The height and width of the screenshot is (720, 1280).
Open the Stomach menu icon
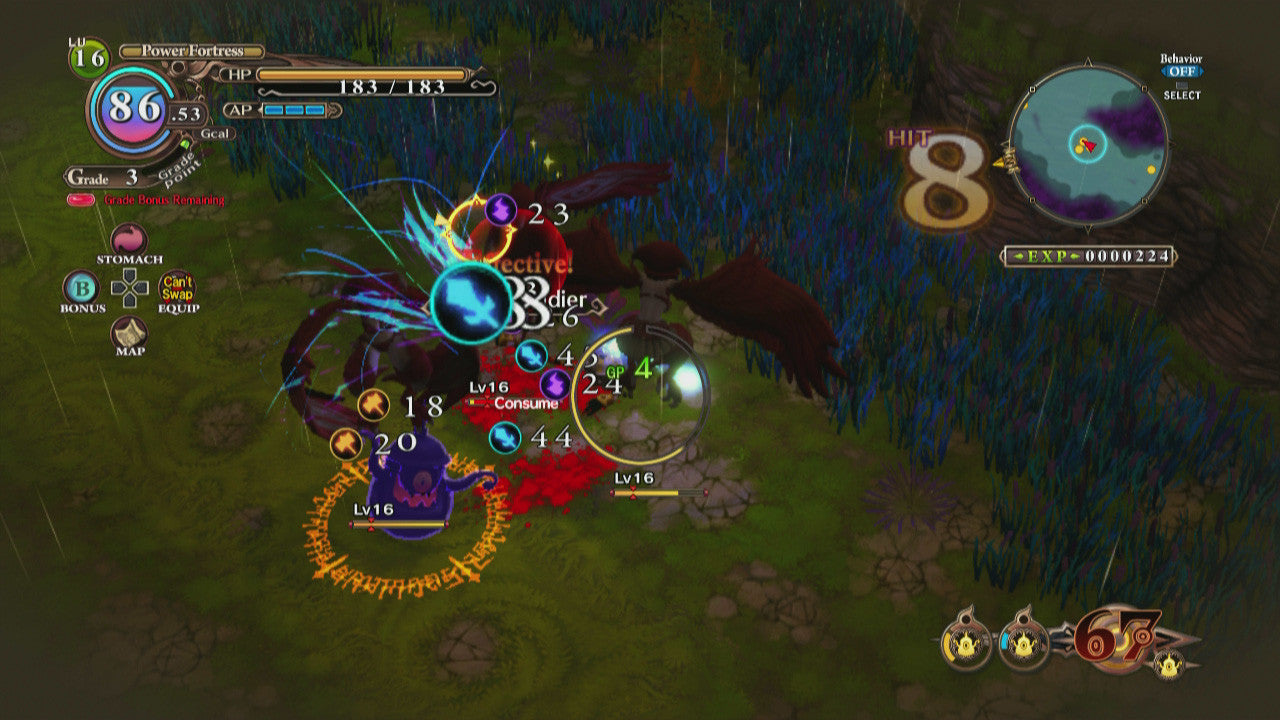pos(129,240)
